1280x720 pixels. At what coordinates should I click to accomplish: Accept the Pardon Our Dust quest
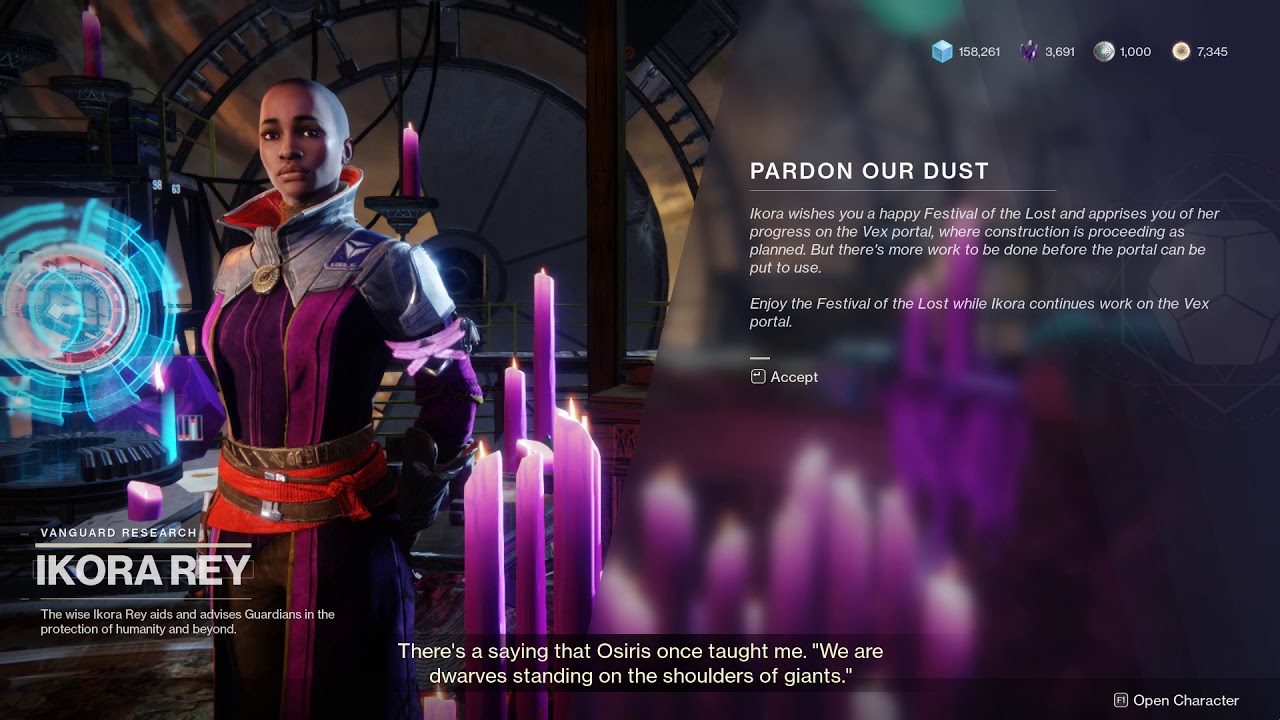click(x=785, y=377)
